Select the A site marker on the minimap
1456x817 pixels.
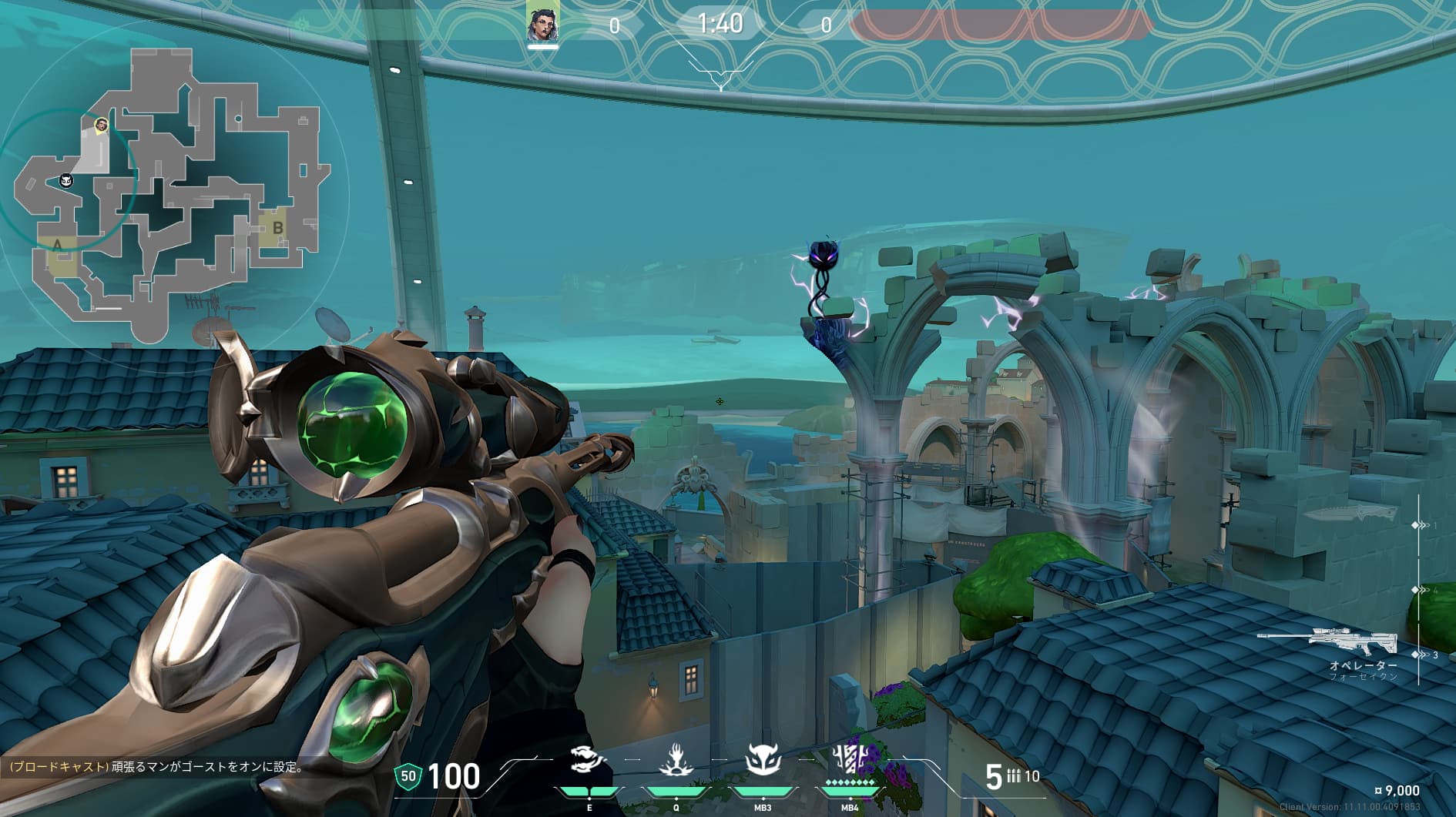point(58,245)
